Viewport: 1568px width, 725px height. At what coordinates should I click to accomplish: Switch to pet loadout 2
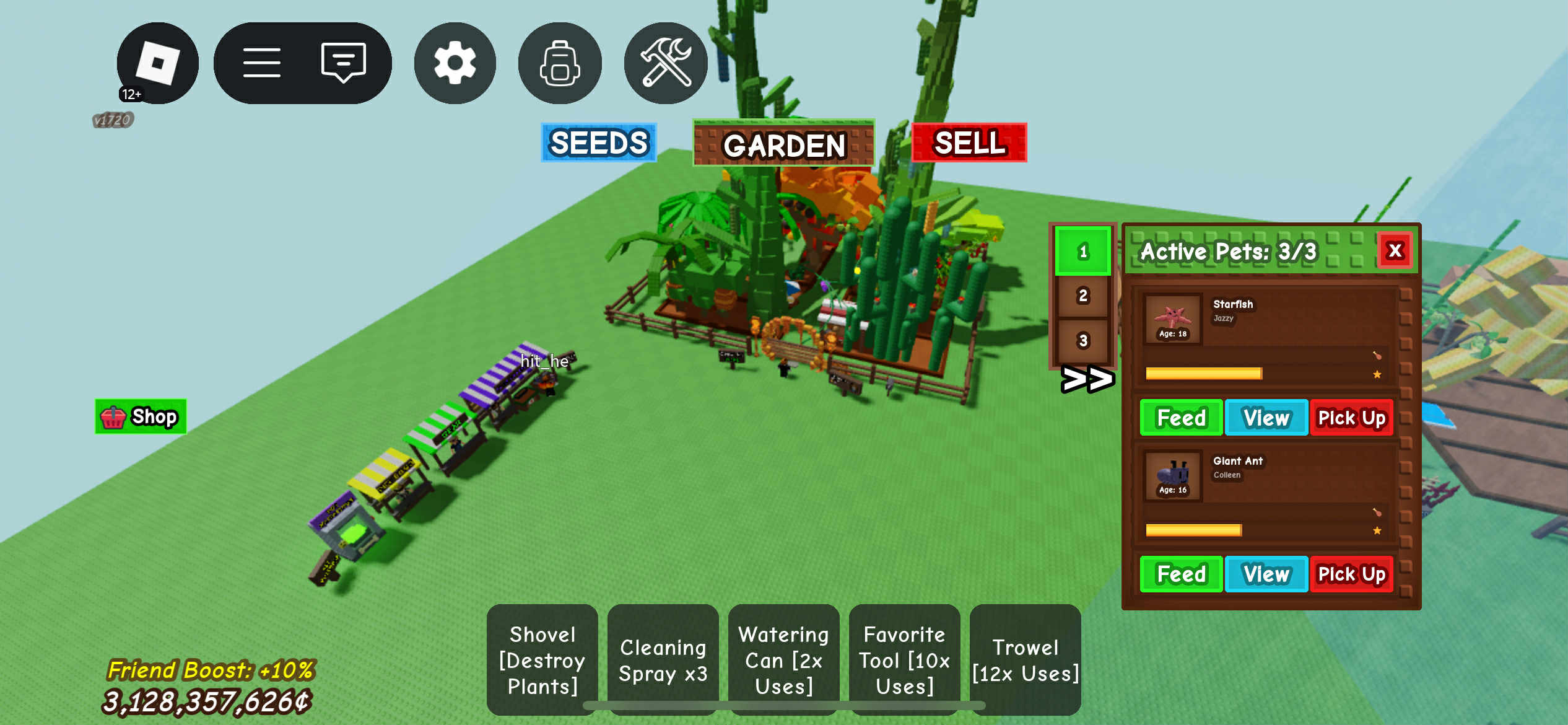pyautogui.click(x=1082, y=296)
